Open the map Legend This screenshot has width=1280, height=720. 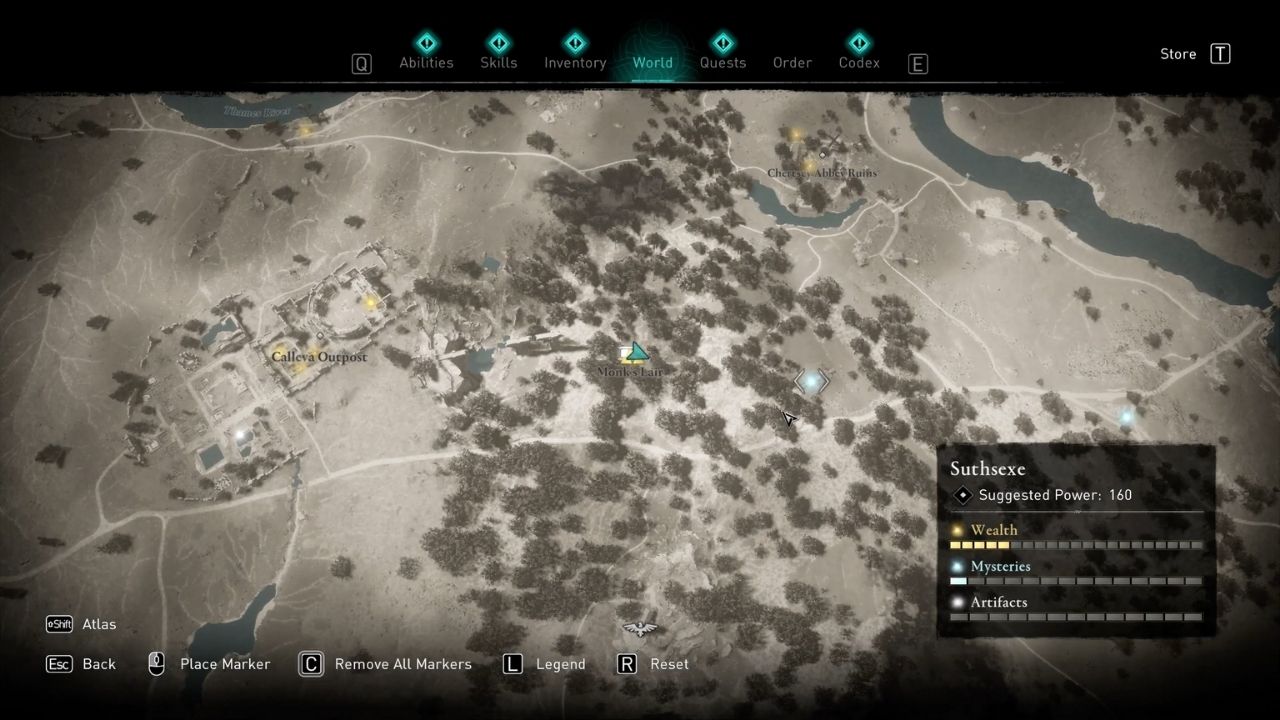point(560,663)
